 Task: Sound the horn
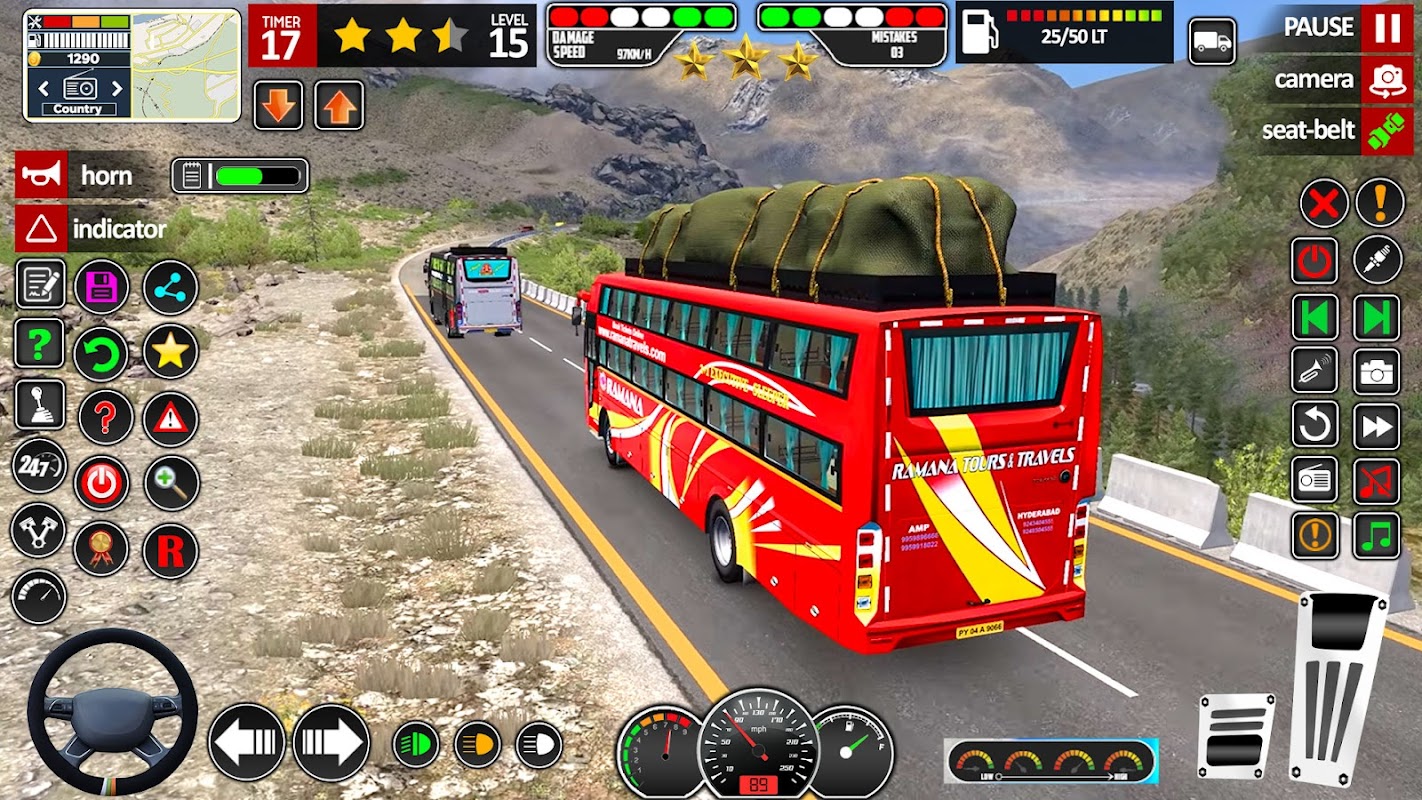[x=42, y=176]
